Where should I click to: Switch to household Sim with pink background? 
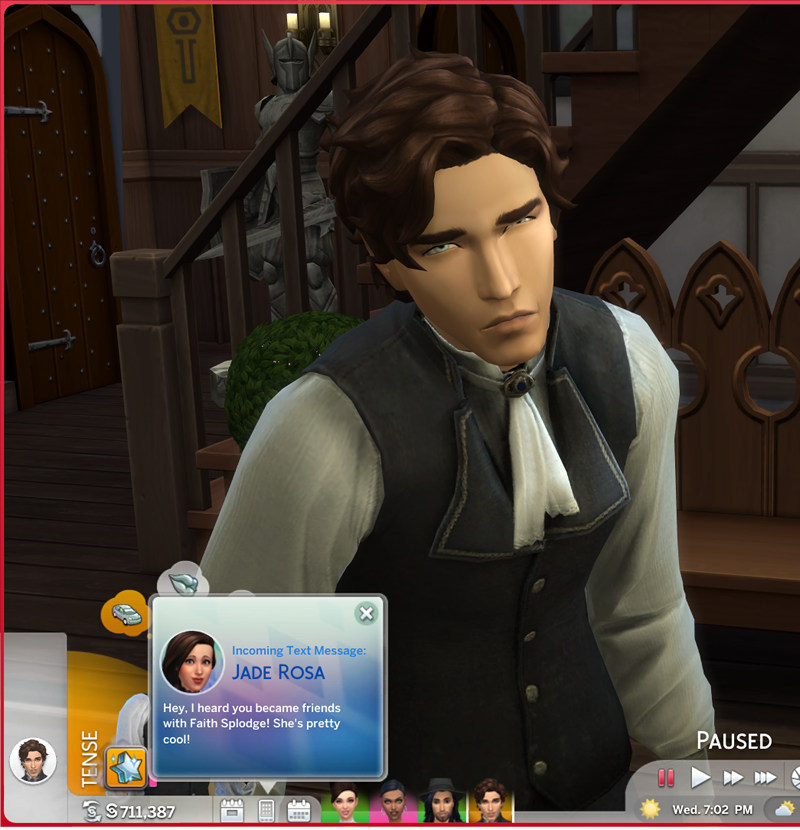coord(392,802)
